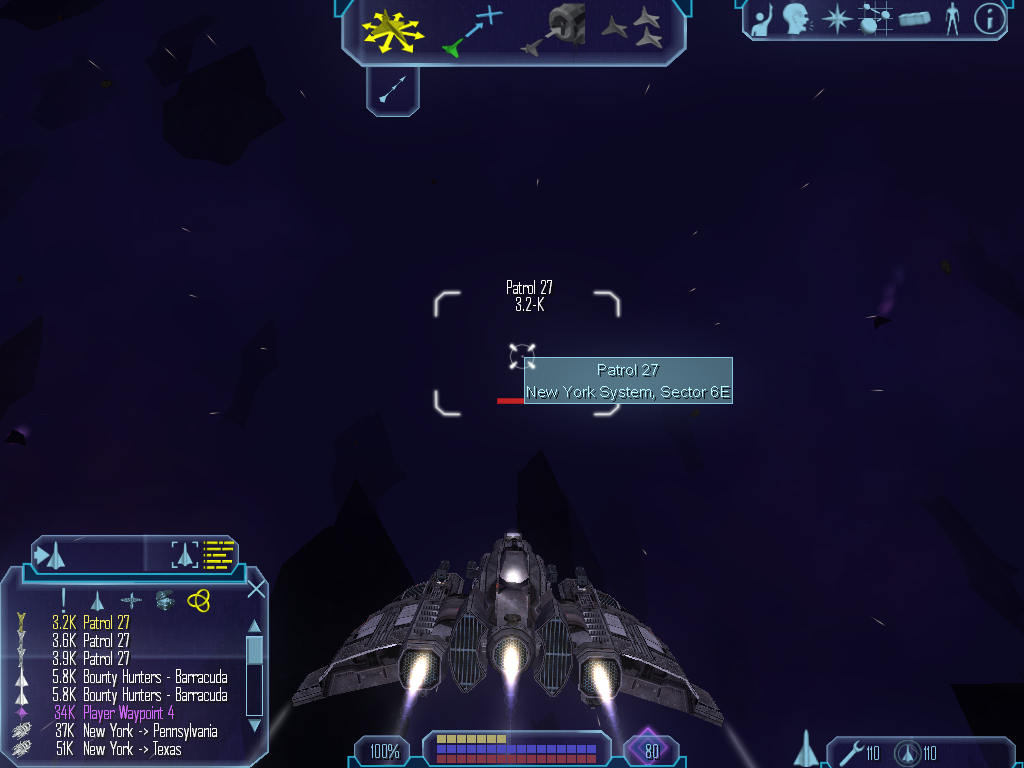The width and height of the screenshot is (1024, 768).
Task: Open the cargo container inventory icon
Action: pos(914,19)
